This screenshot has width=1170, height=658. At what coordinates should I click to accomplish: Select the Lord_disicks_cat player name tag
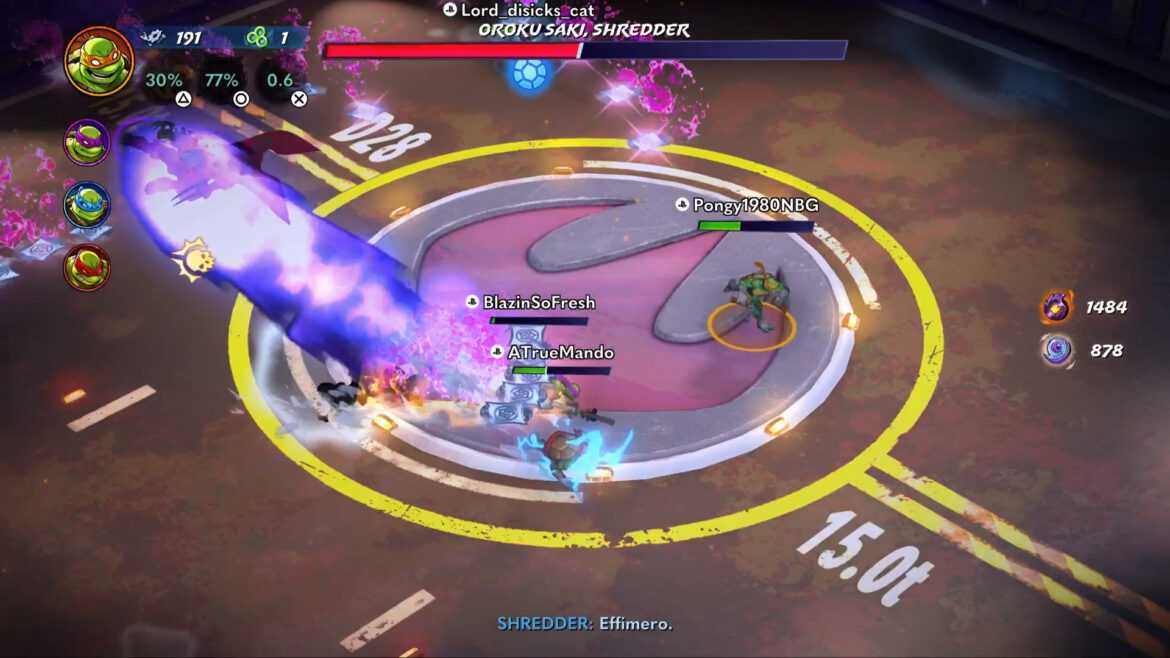click(519, 10)
